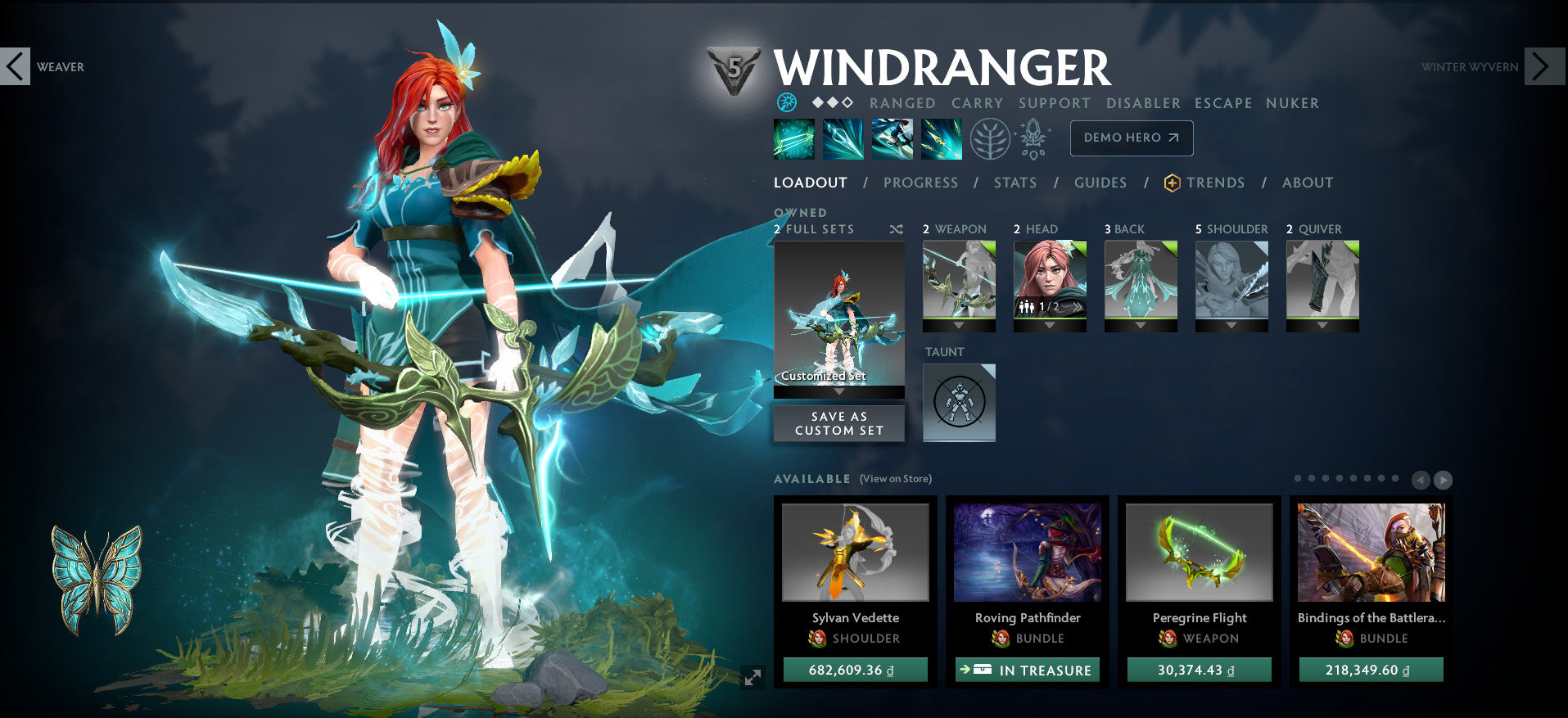Select the Shackleshot ability icon
The height and width of the screenshot is (718, 1568).
pyautogui.click(x=793, y=139)
